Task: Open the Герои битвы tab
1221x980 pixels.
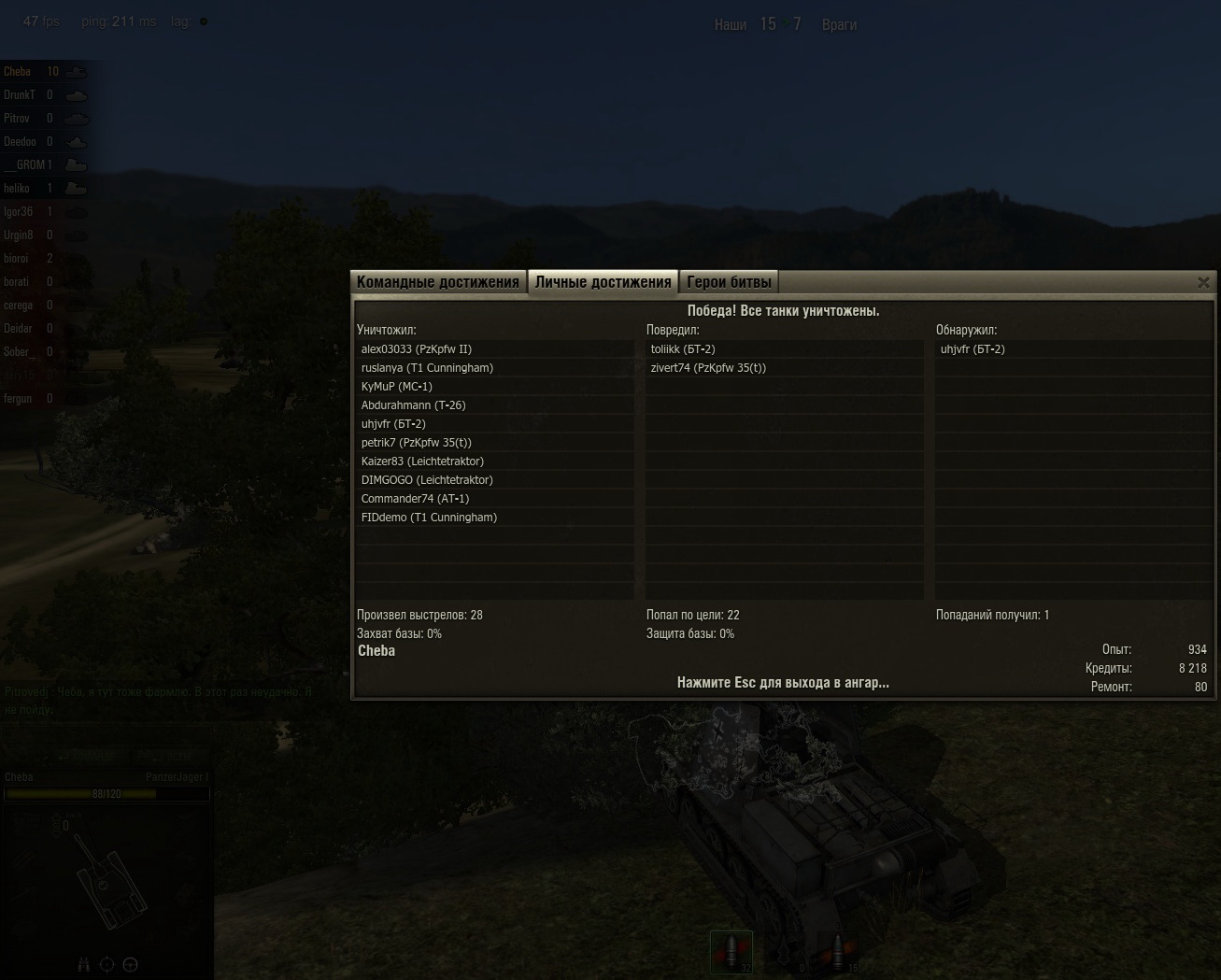Action: (729, 282)
